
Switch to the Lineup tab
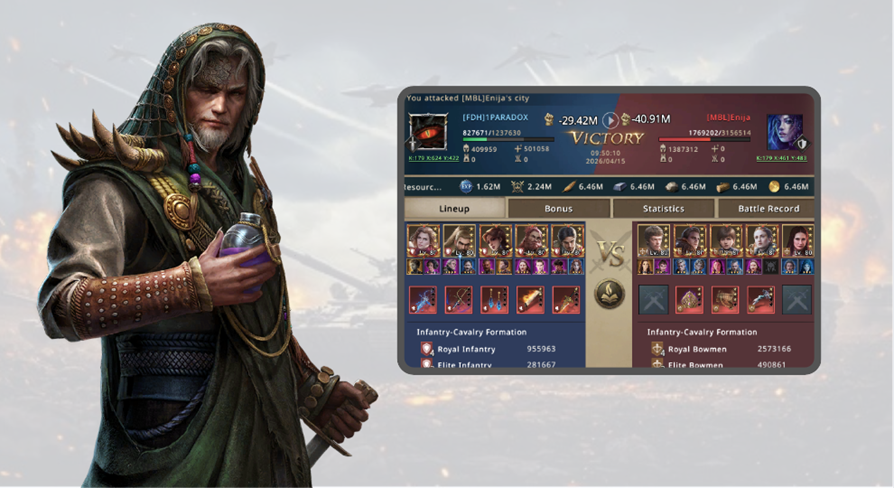click(454, 209)
